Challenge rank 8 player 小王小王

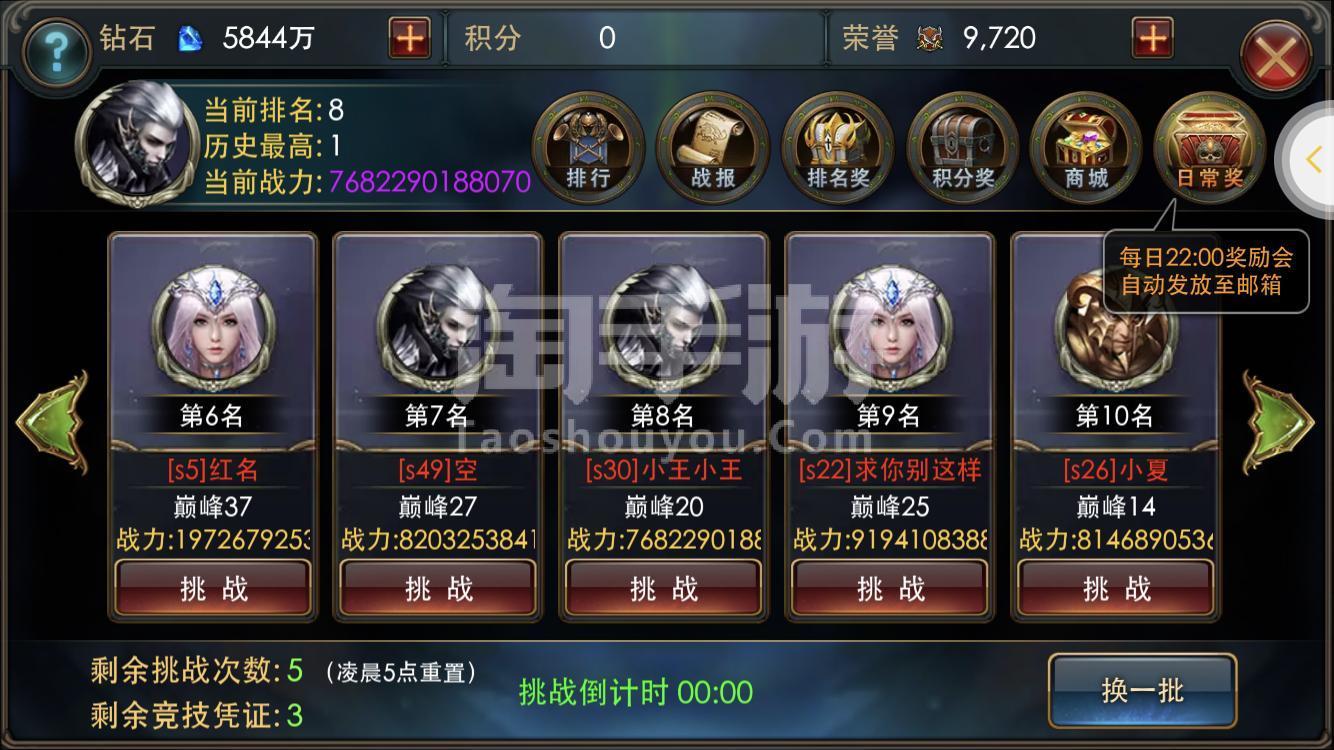[x=664, y=588]
